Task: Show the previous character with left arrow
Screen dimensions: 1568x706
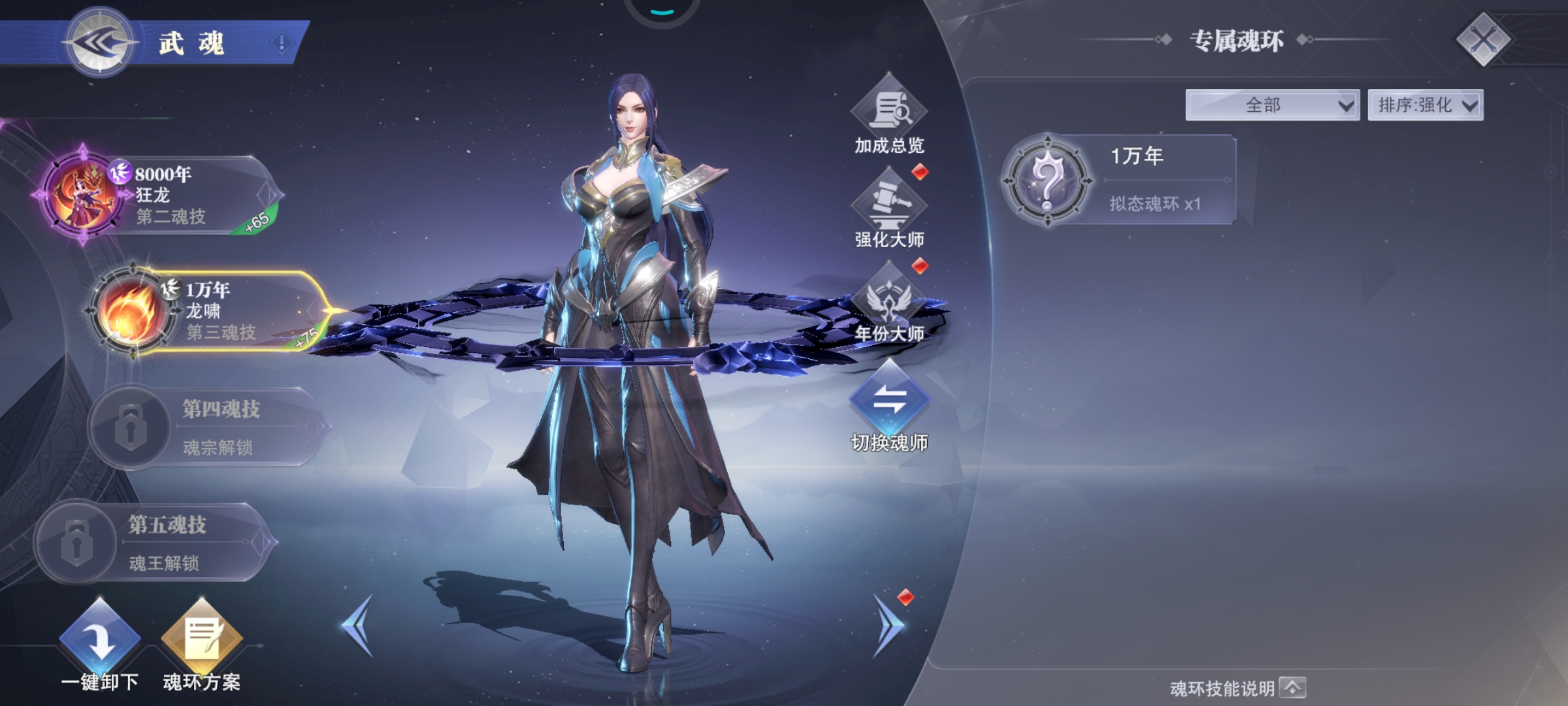Action: pos(358,626)
